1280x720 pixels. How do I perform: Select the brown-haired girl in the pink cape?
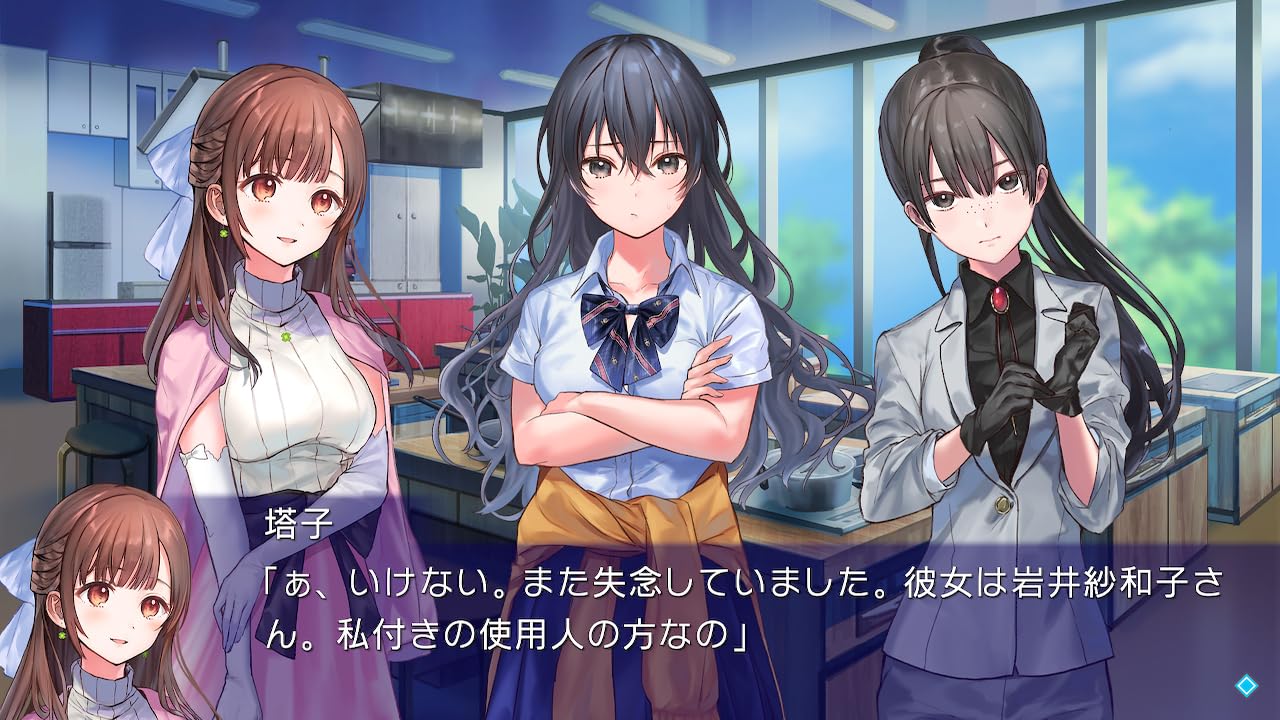click(280, 300)
